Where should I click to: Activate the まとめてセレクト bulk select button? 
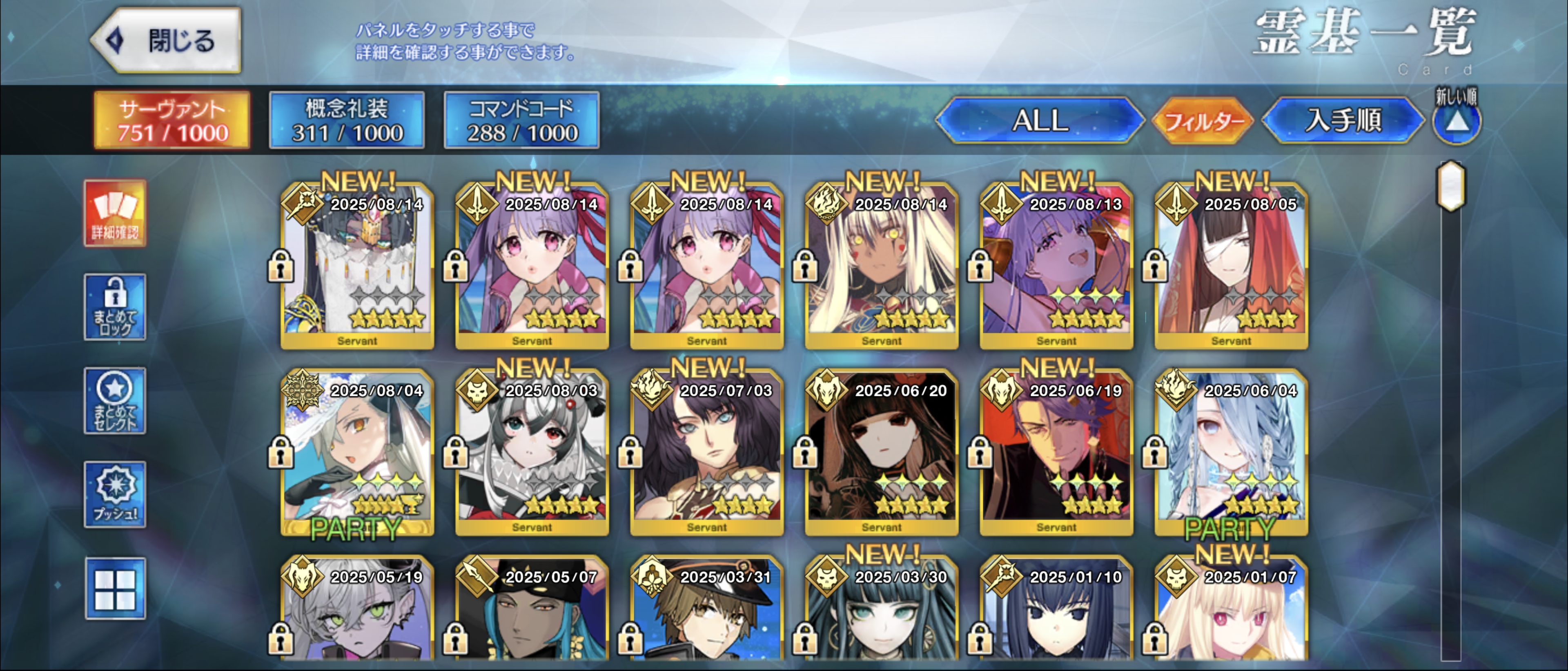(115, 401)
